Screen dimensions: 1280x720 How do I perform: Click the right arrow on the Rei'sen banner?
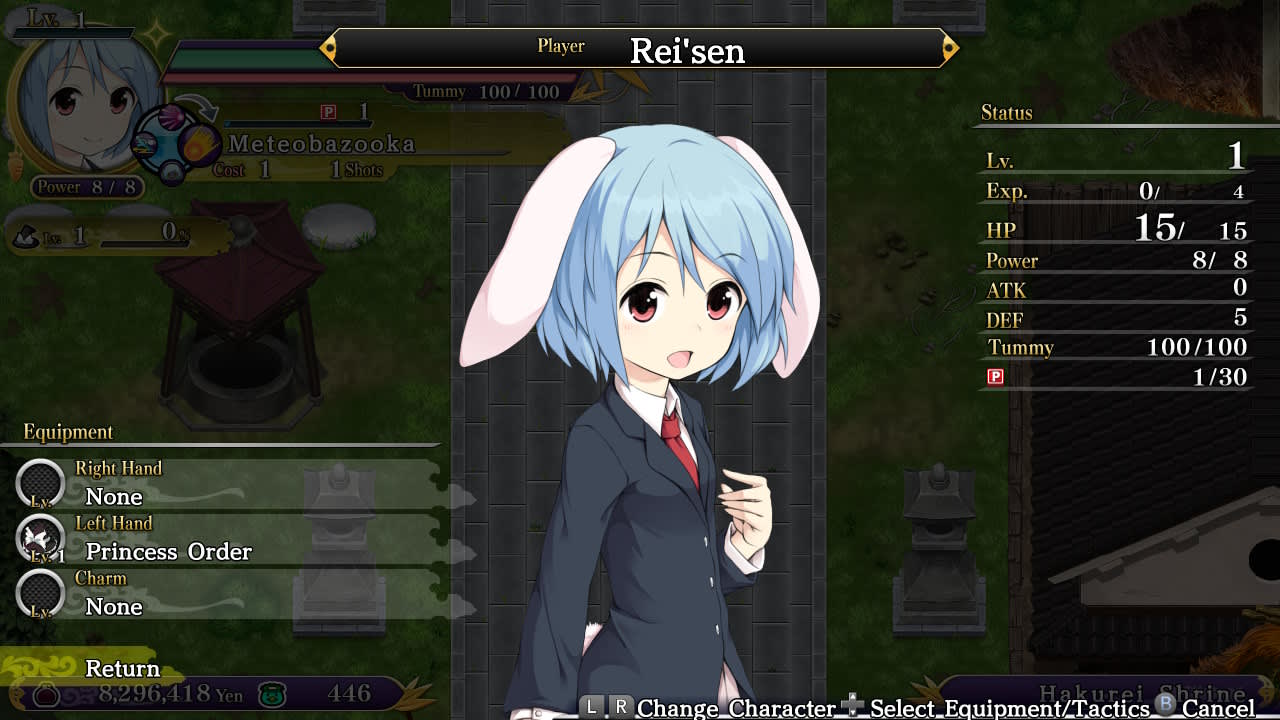point(949,47)
